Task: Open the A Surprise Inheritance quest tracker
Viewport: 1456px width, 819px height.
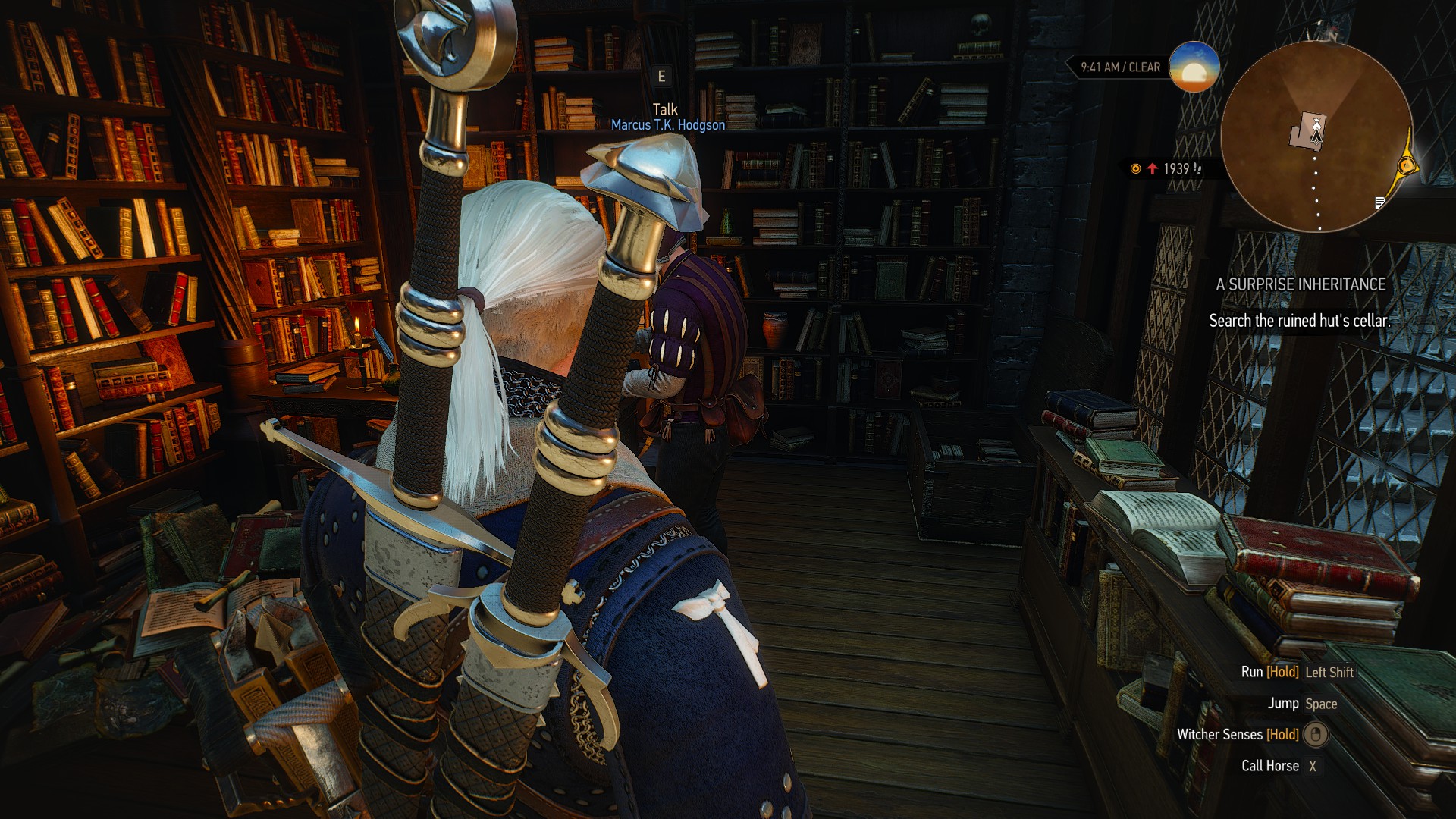Action: point(1300,285)
